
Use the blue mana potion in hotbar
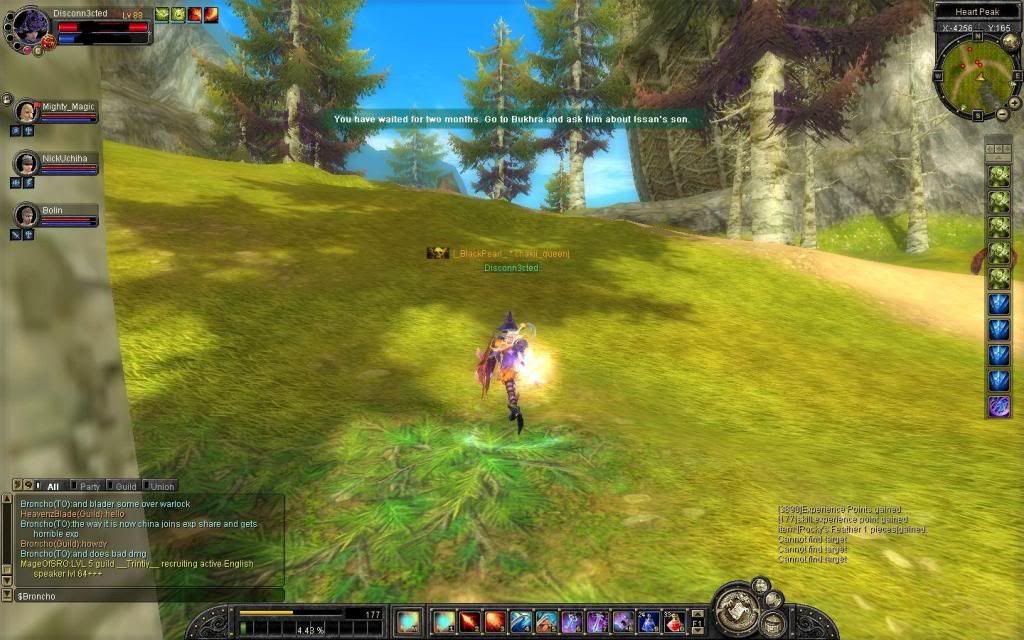coord(649,622)
